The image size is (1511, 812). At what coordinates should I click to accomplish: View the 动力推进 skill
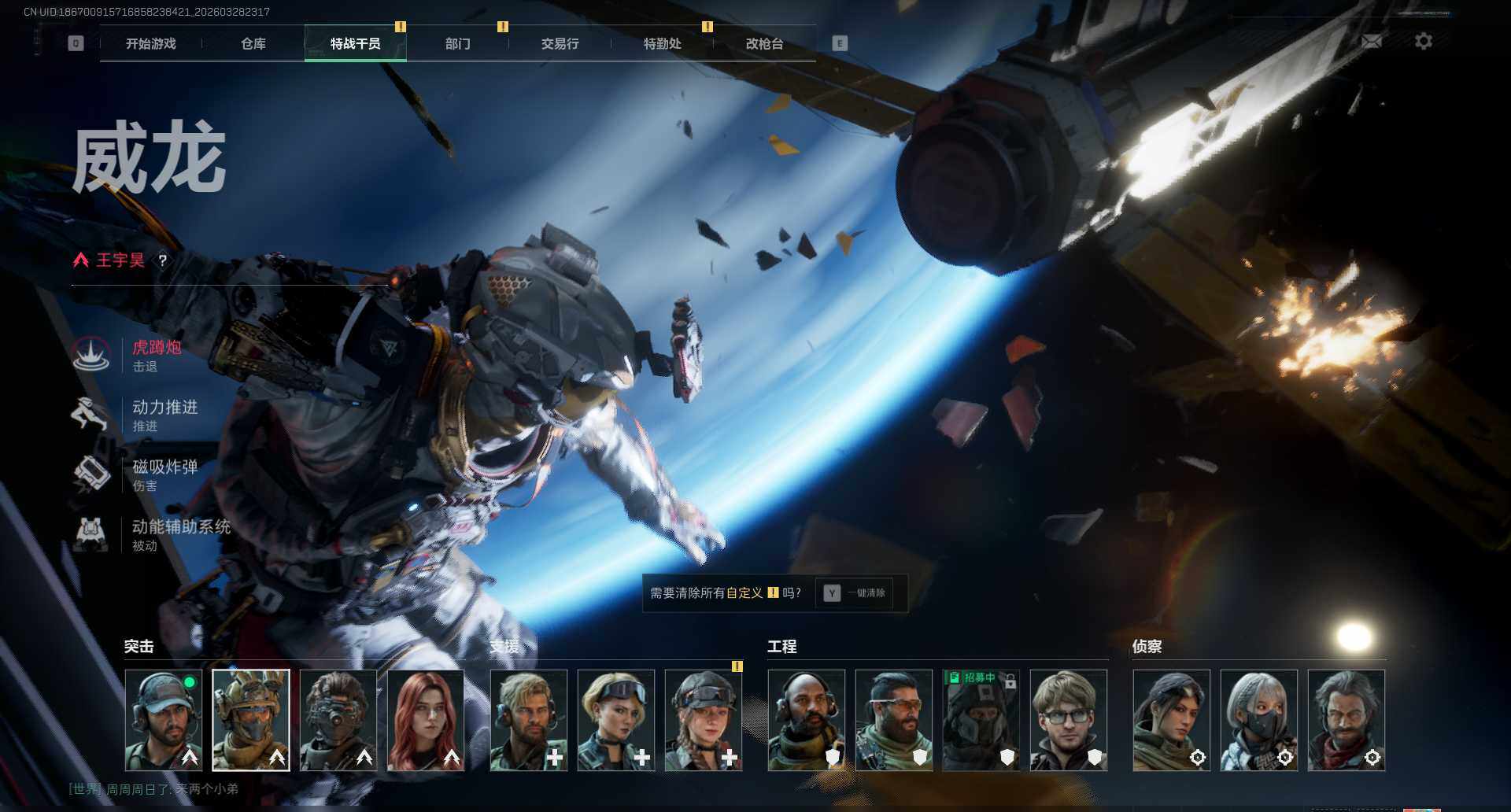(164, 415)
